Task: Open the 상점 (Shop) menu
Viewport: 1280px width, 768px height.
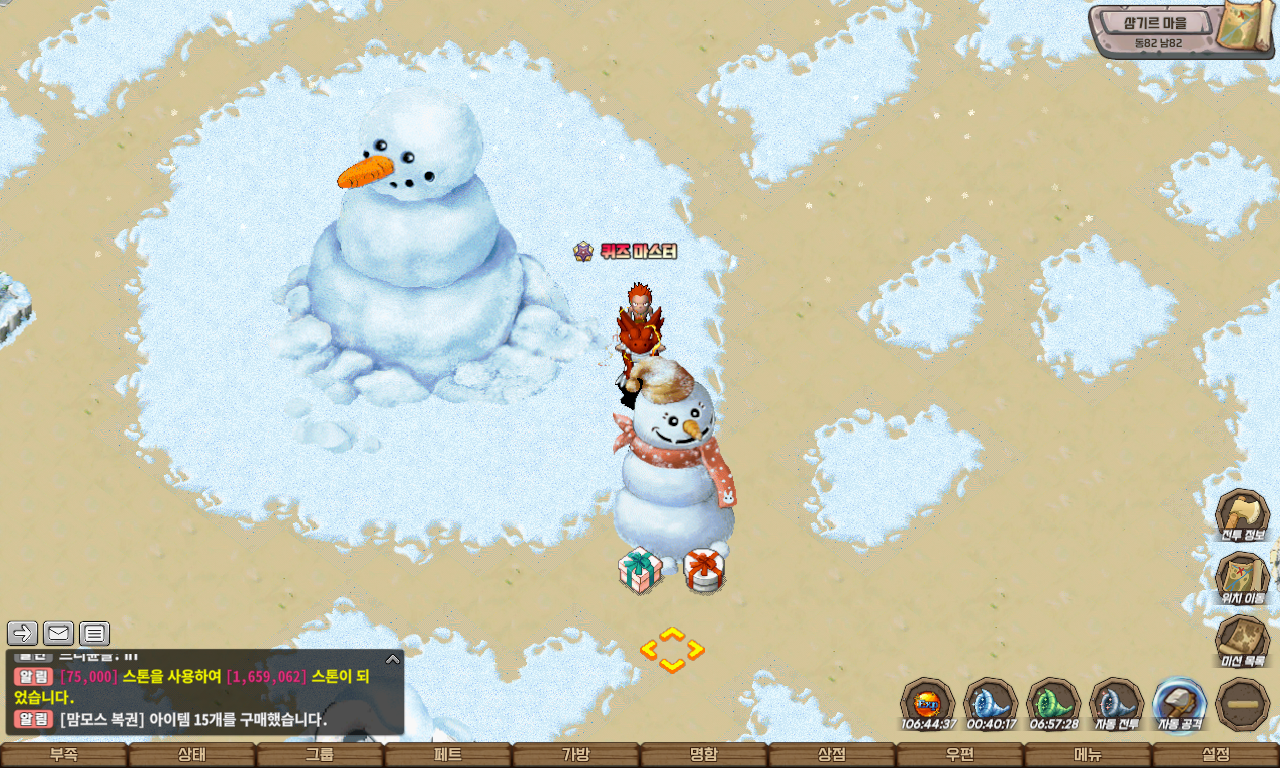Action: tap(832, 755)
